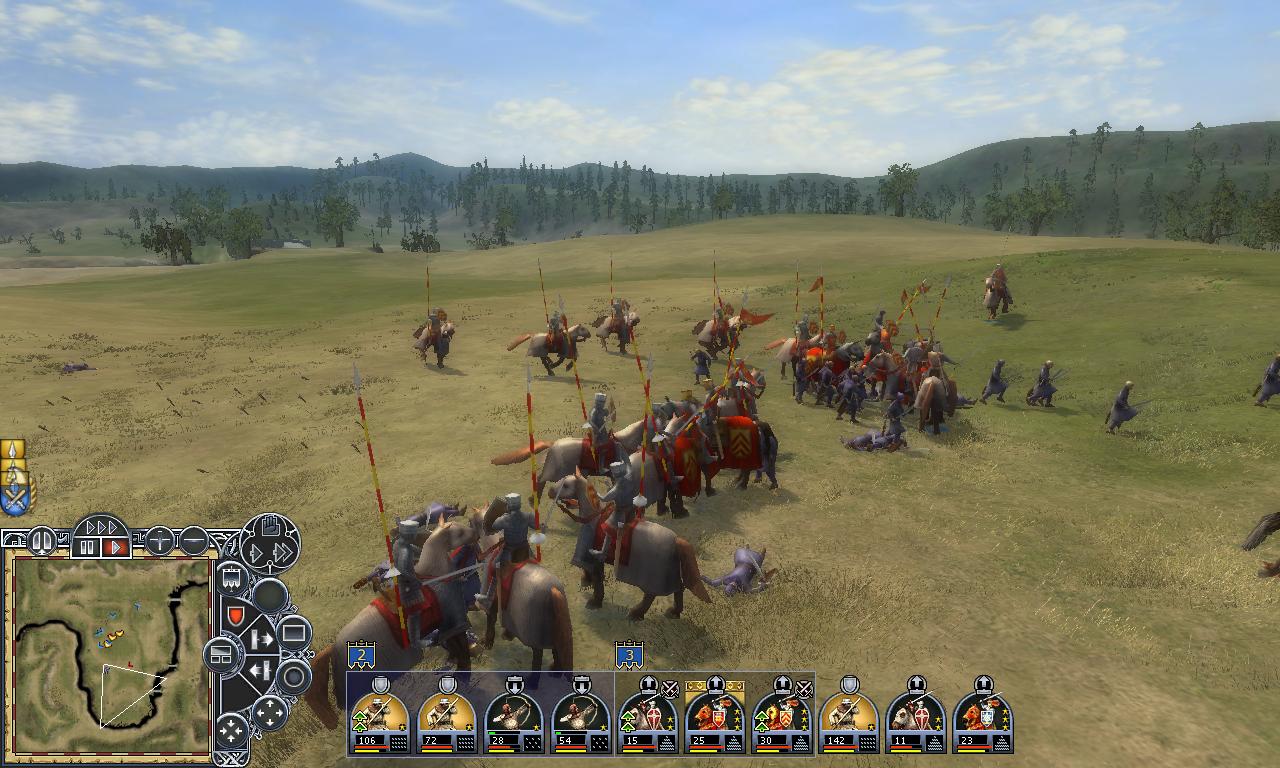This screenshot has height=768, width=1280.
Task: Activate triple-arrow fast forward speed
Action: coord(101,527)
